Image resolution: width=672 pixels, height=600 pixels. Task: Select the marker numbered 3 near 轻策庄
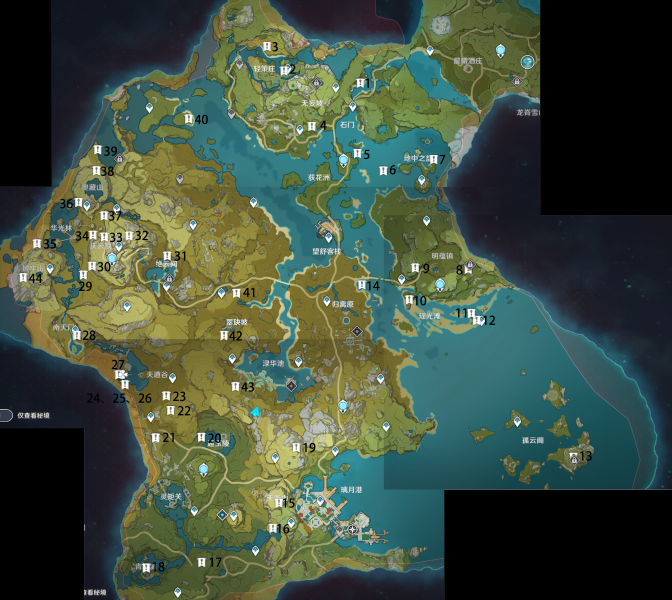click(267, 47)
